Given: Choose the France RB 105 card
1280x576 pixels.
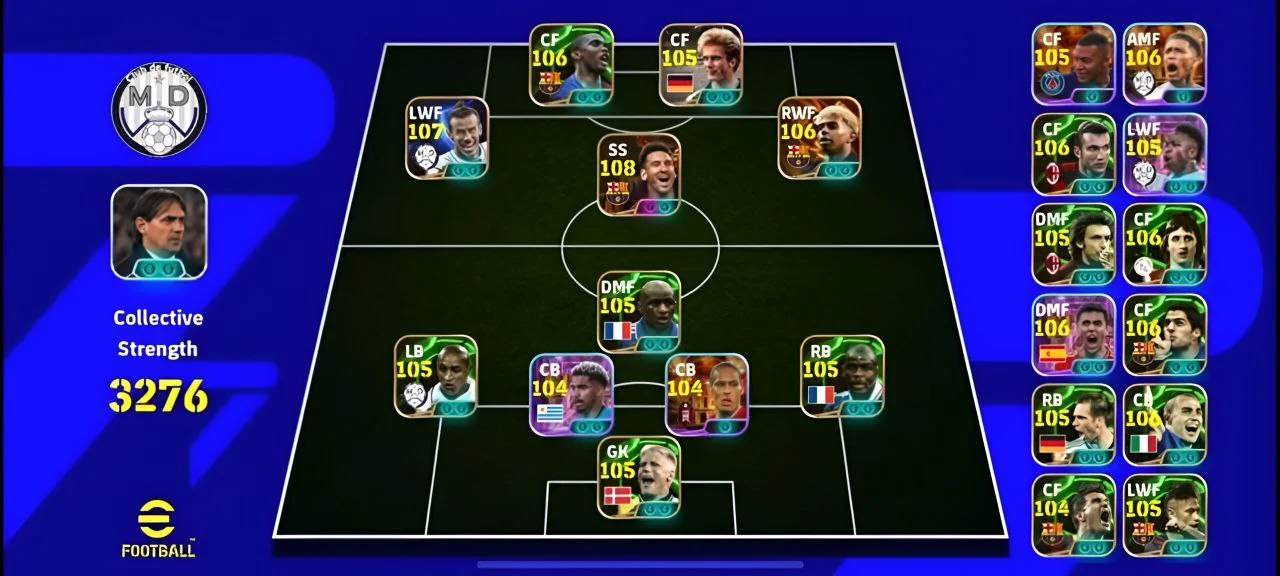Looking at the screenshot, I should pyautogui.click(x=842, y=376).
